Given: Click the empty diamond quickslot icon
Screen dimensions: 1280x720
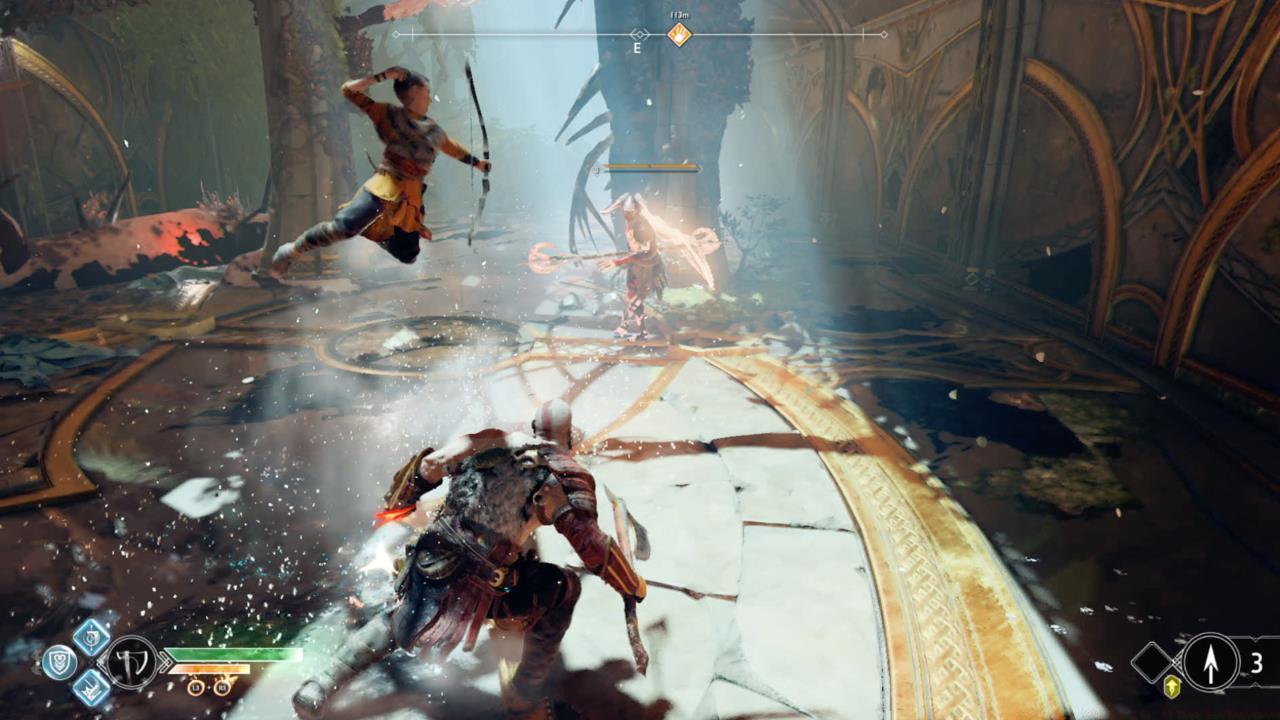Looking at the screenshot, I should point(1152,663).
